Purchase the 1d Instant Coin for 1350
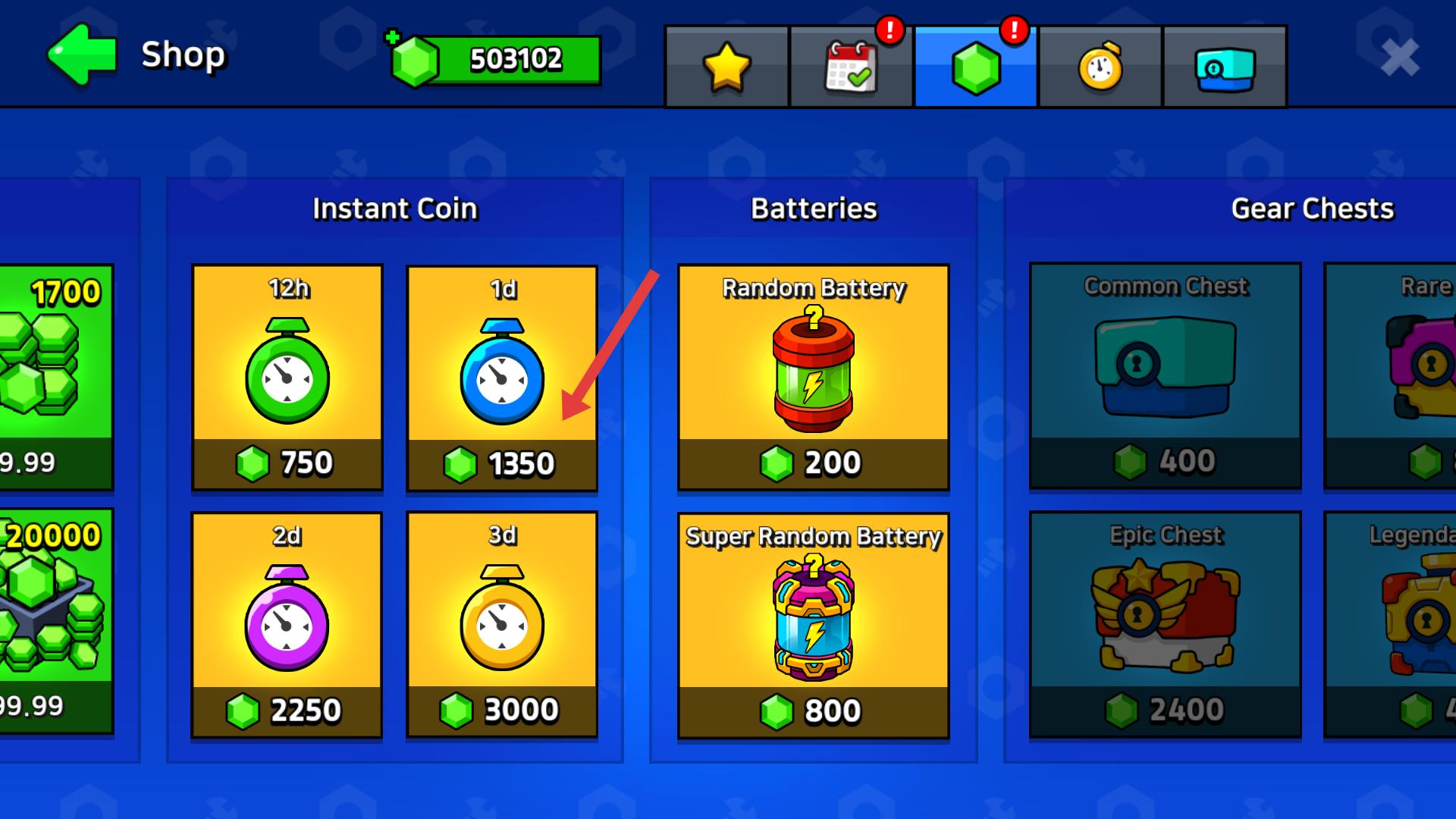Screen dimensions: 1456x819 tap(502, 378)
